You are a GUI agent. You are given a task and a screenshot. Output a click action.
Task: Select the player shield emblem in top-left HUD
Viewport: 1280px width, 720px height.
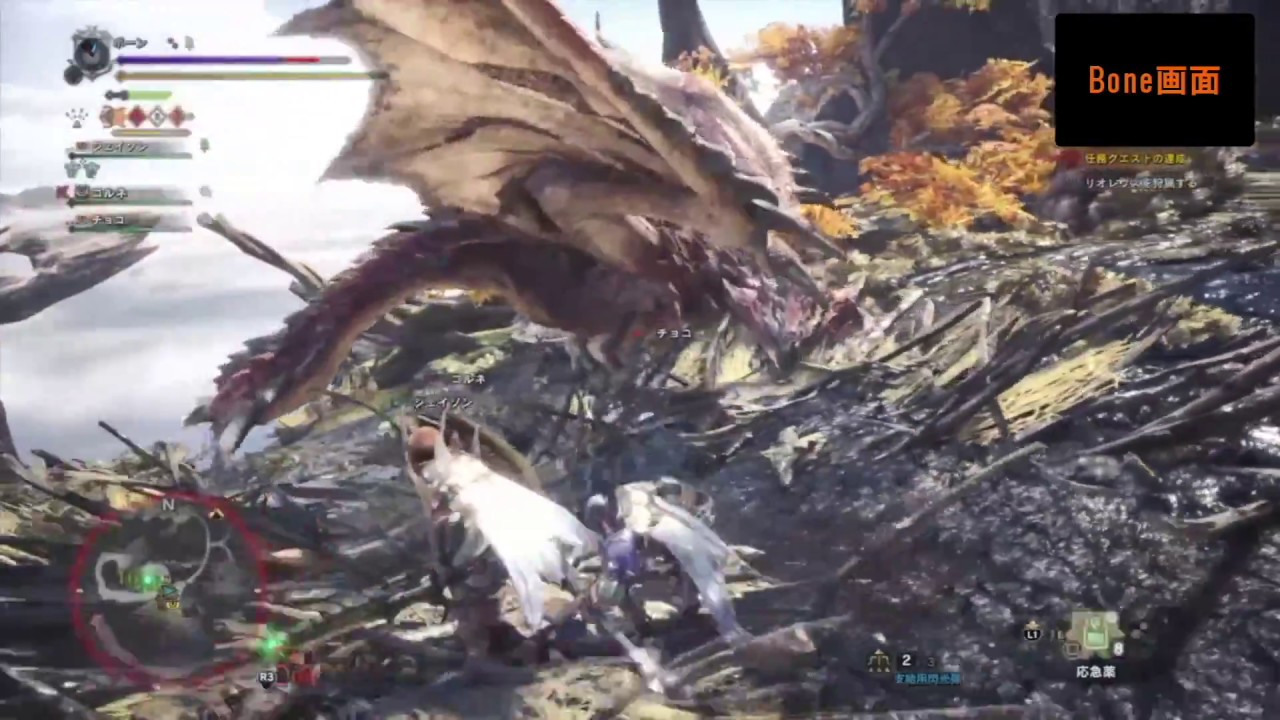tap(90, 52)
